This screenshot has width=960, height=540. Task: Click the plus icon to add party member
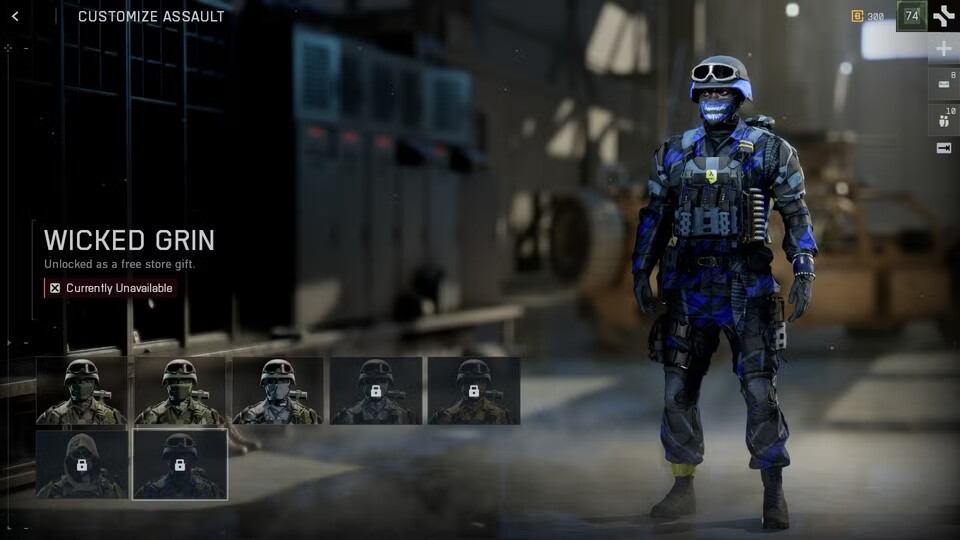point(943,49)
